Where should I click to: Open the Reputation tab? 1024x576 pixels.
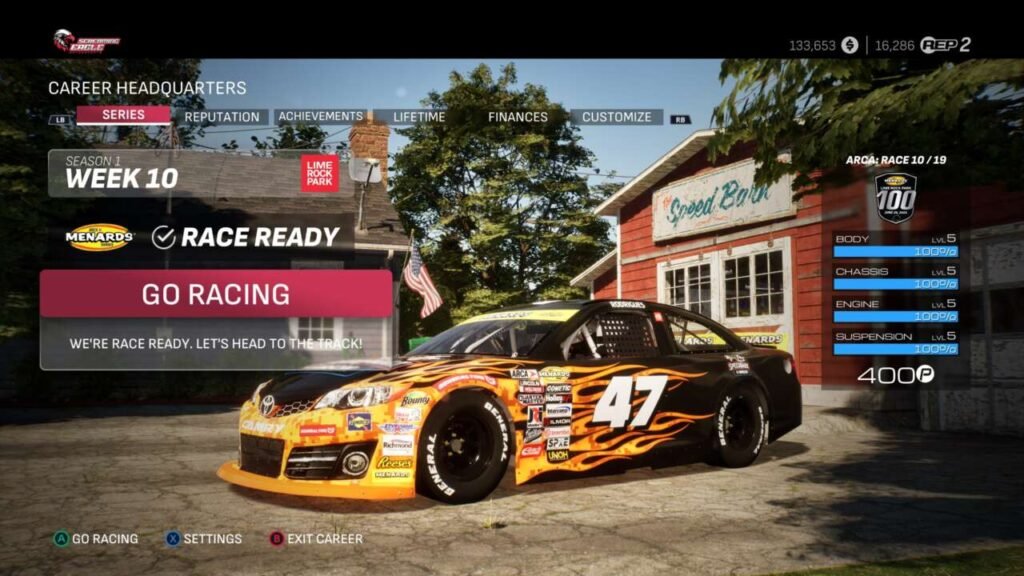[222, 117]
